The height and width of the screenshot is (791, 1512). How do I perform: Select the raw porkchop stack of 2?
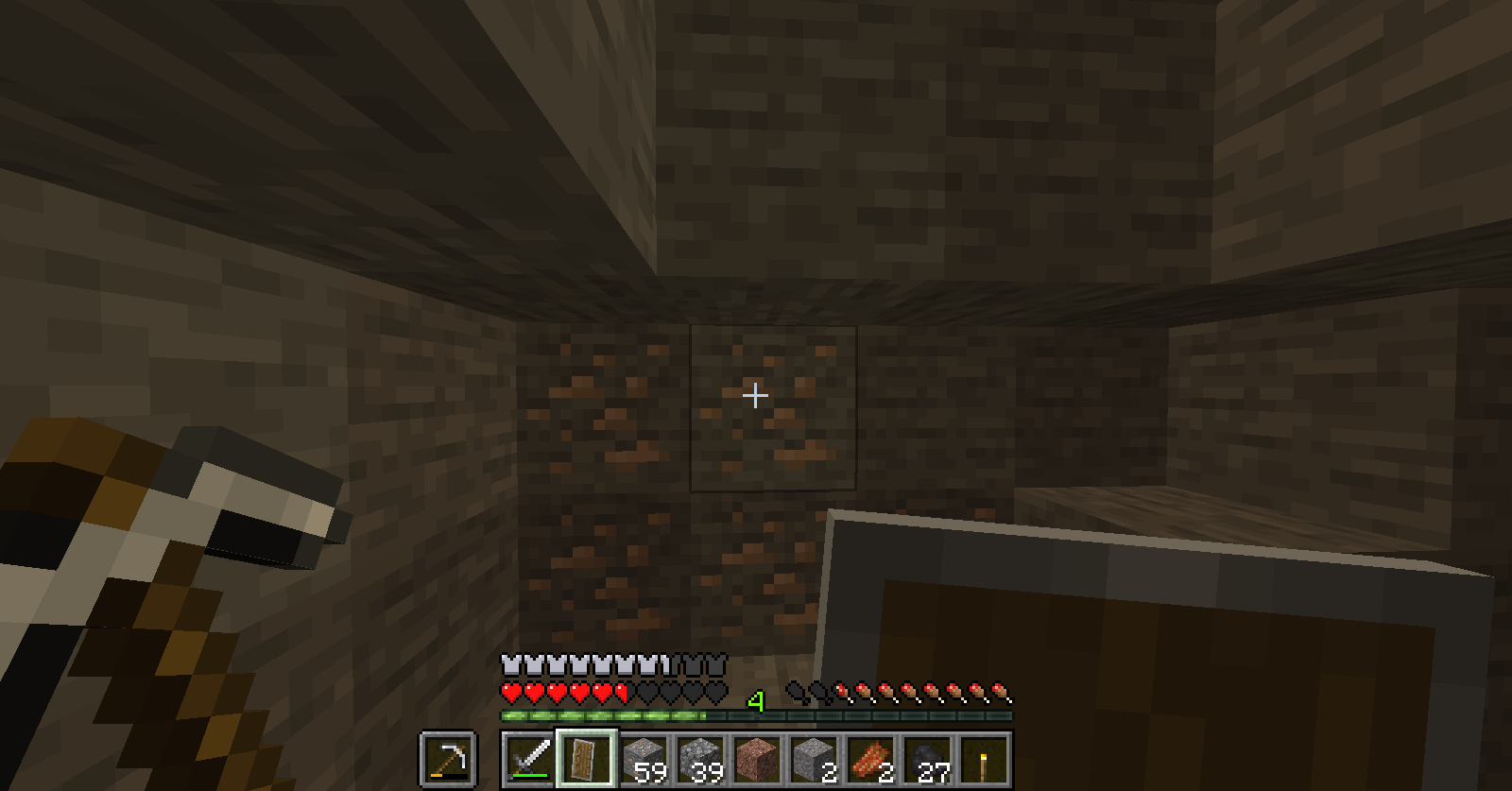[870, 756]
